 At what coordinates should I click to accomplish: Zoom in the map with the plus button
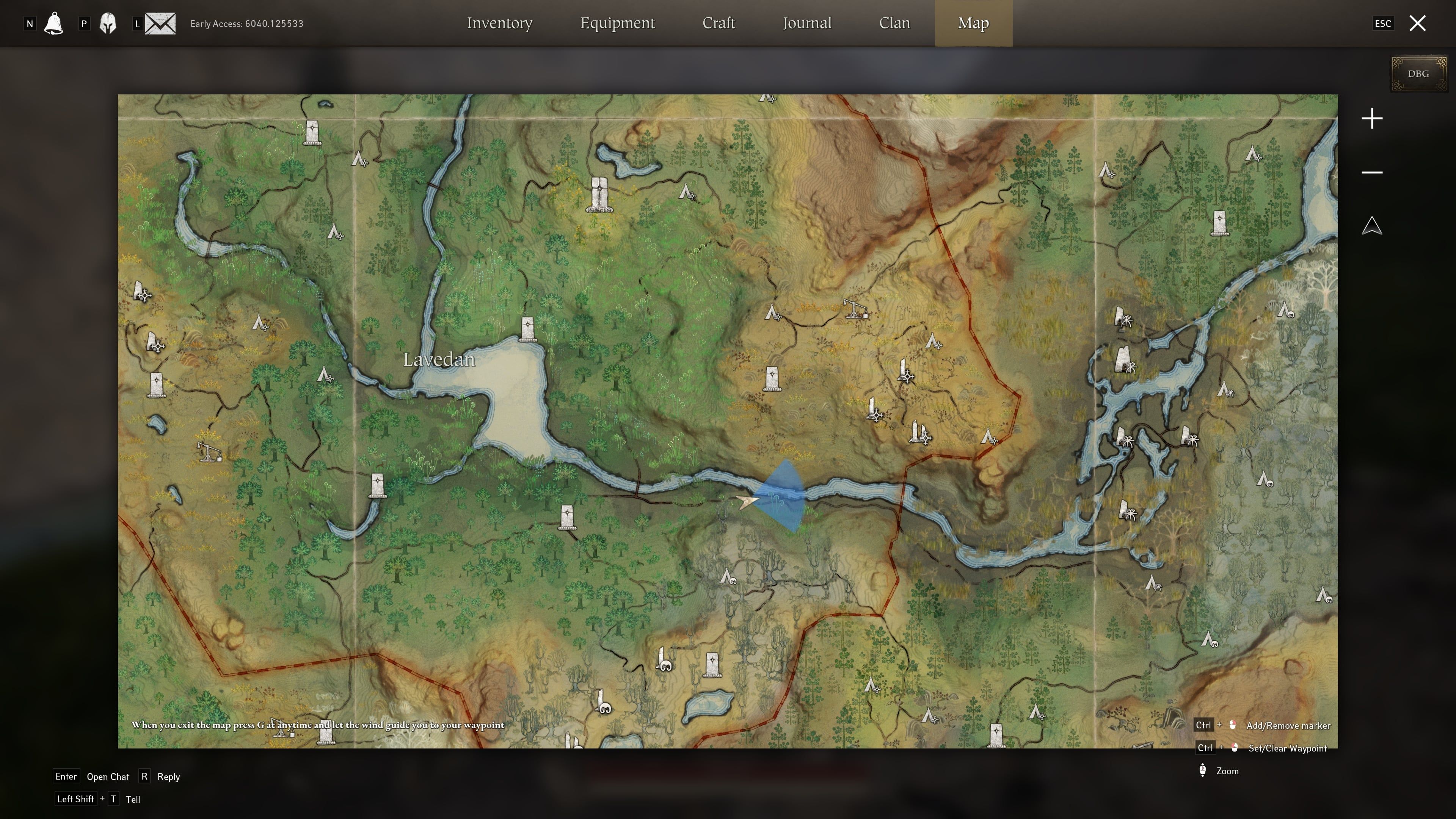coord(1372,119)
